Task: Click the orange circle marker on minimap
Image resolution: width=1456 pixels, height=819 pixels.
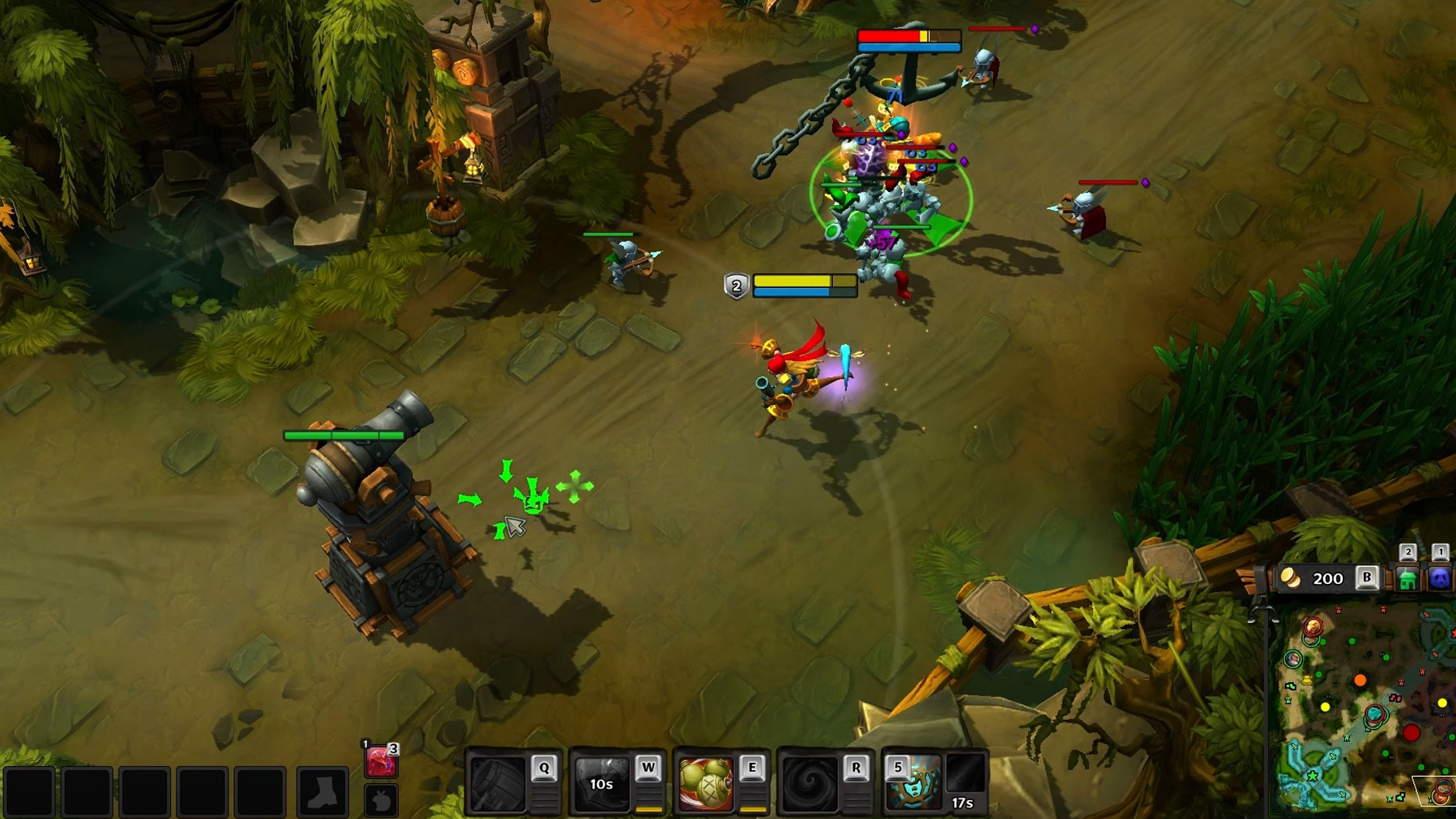Action: pos(1360,681)
